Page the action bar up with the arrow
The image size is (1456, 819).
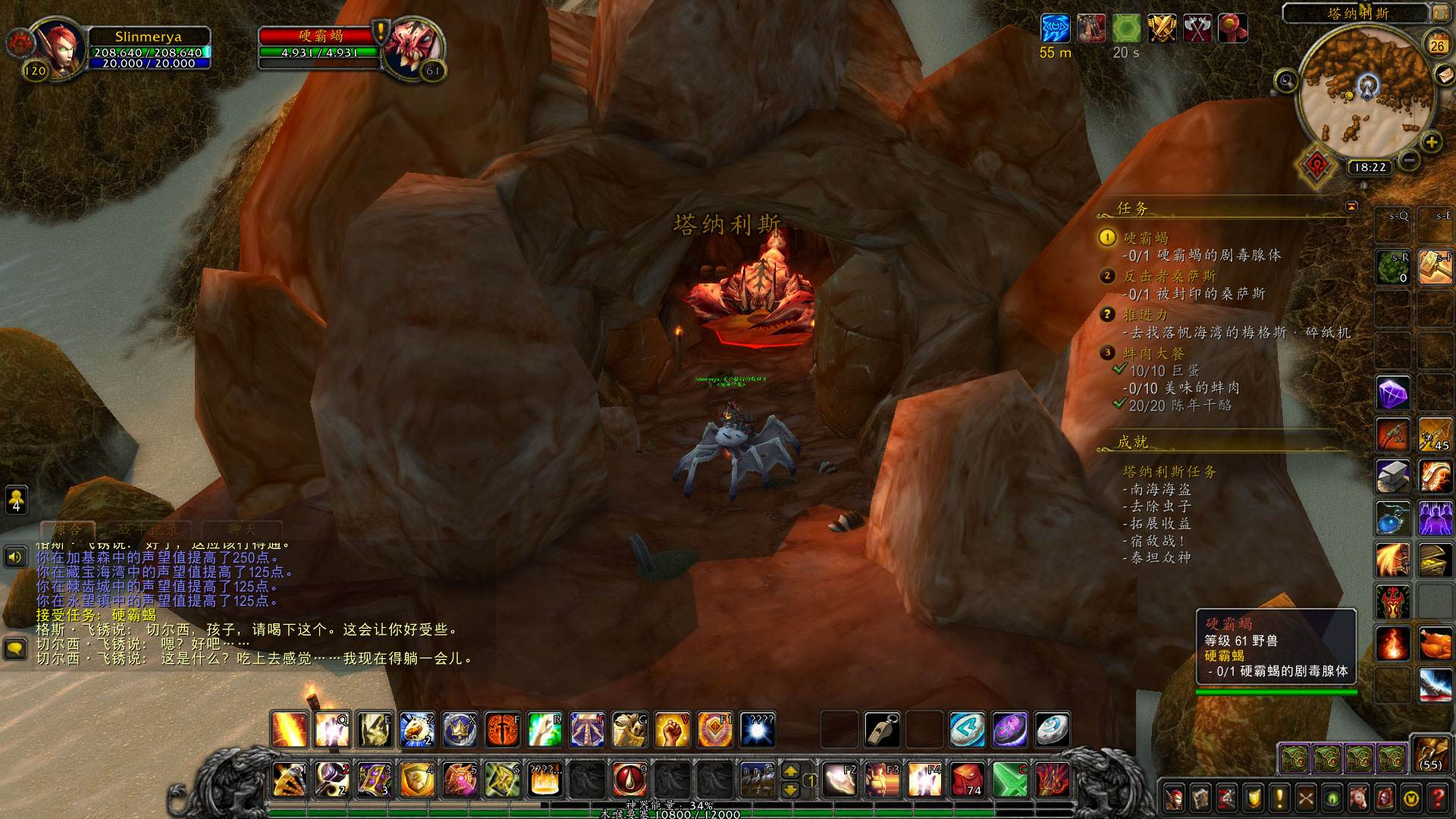click(x=790, y=771)
